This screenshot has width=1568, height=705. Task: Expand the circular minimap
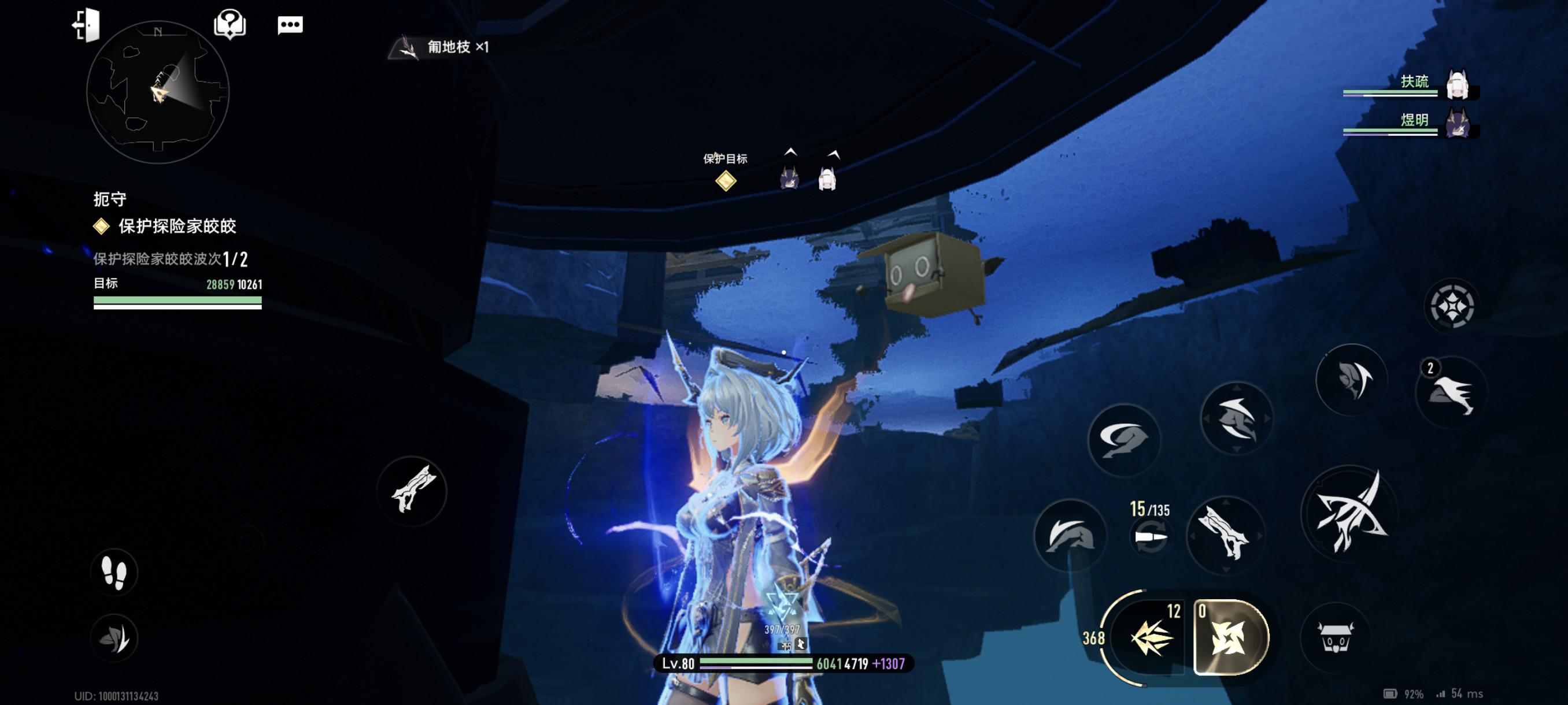pyautogui.click(x=158, y=92)
